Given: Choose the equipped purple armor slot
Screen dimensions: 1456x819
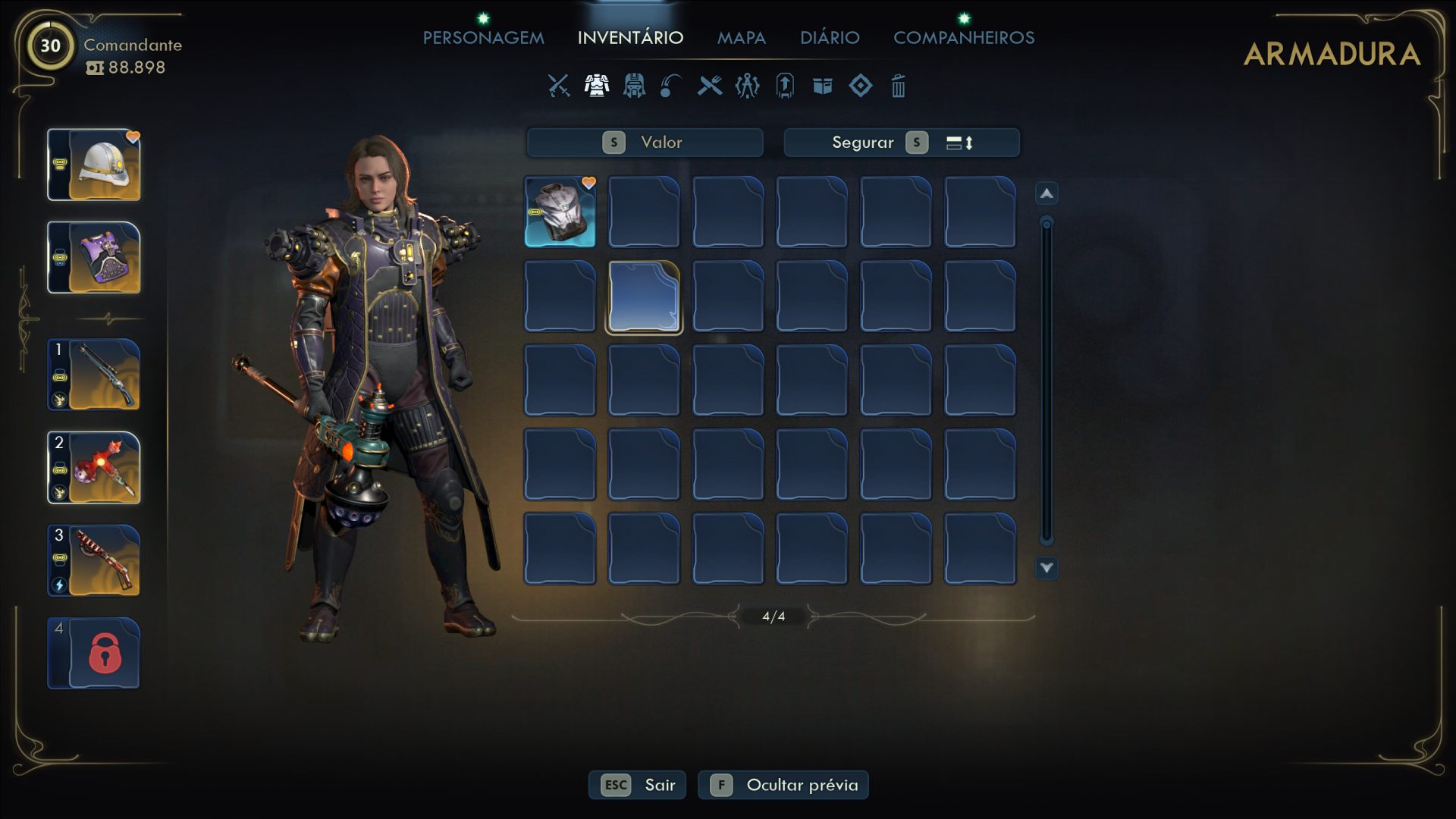Looking at the screenshot, I should tap(94, 258).
